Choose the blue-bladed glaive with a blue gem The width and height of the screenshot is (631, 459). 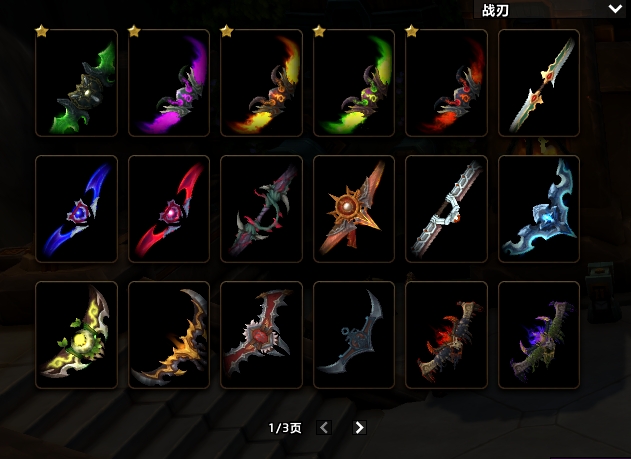point(76,209)
